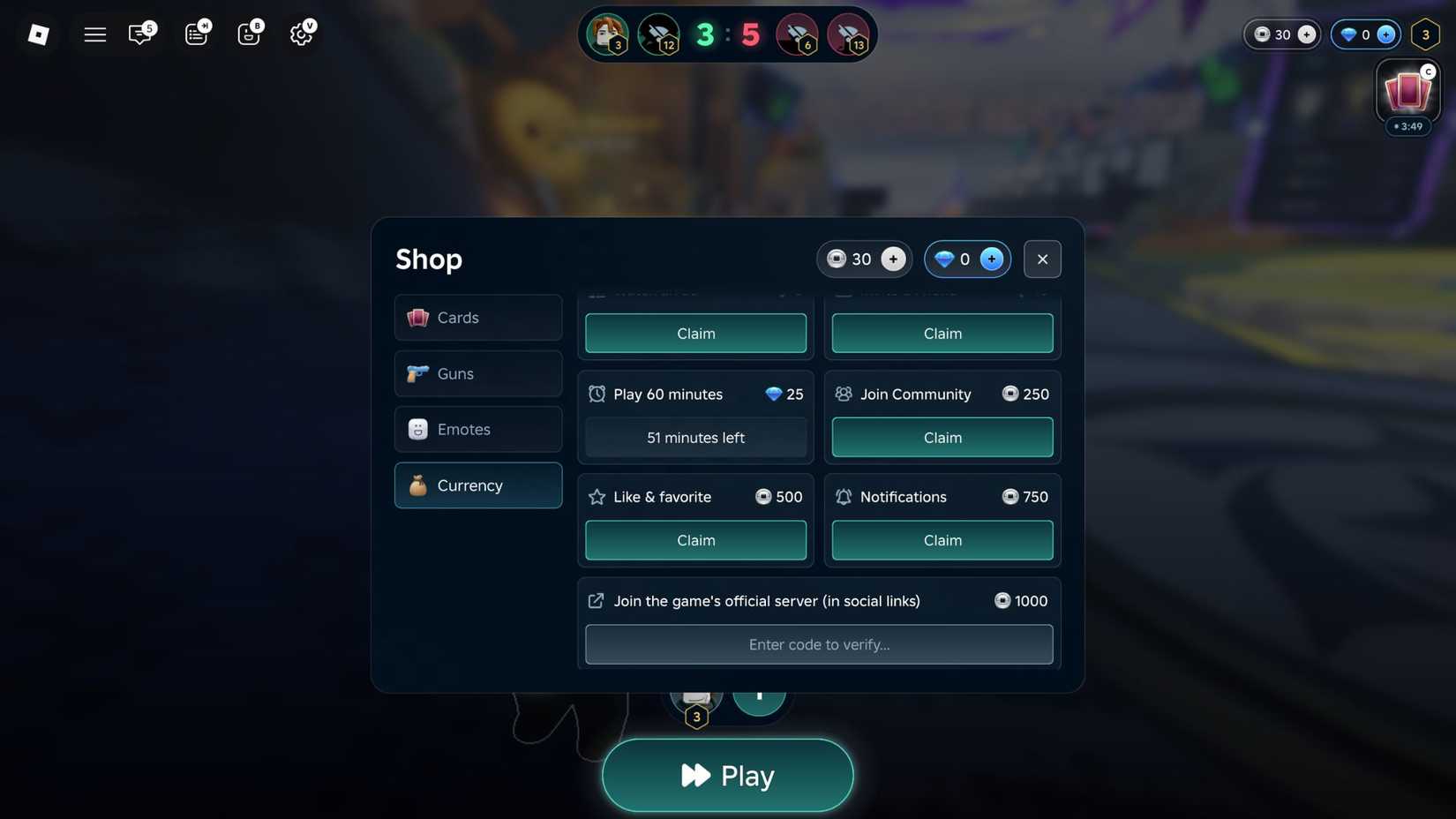1456x819 pixels.
Task: Open the emotes icon with B badge
Action: [x=248, y=34]
